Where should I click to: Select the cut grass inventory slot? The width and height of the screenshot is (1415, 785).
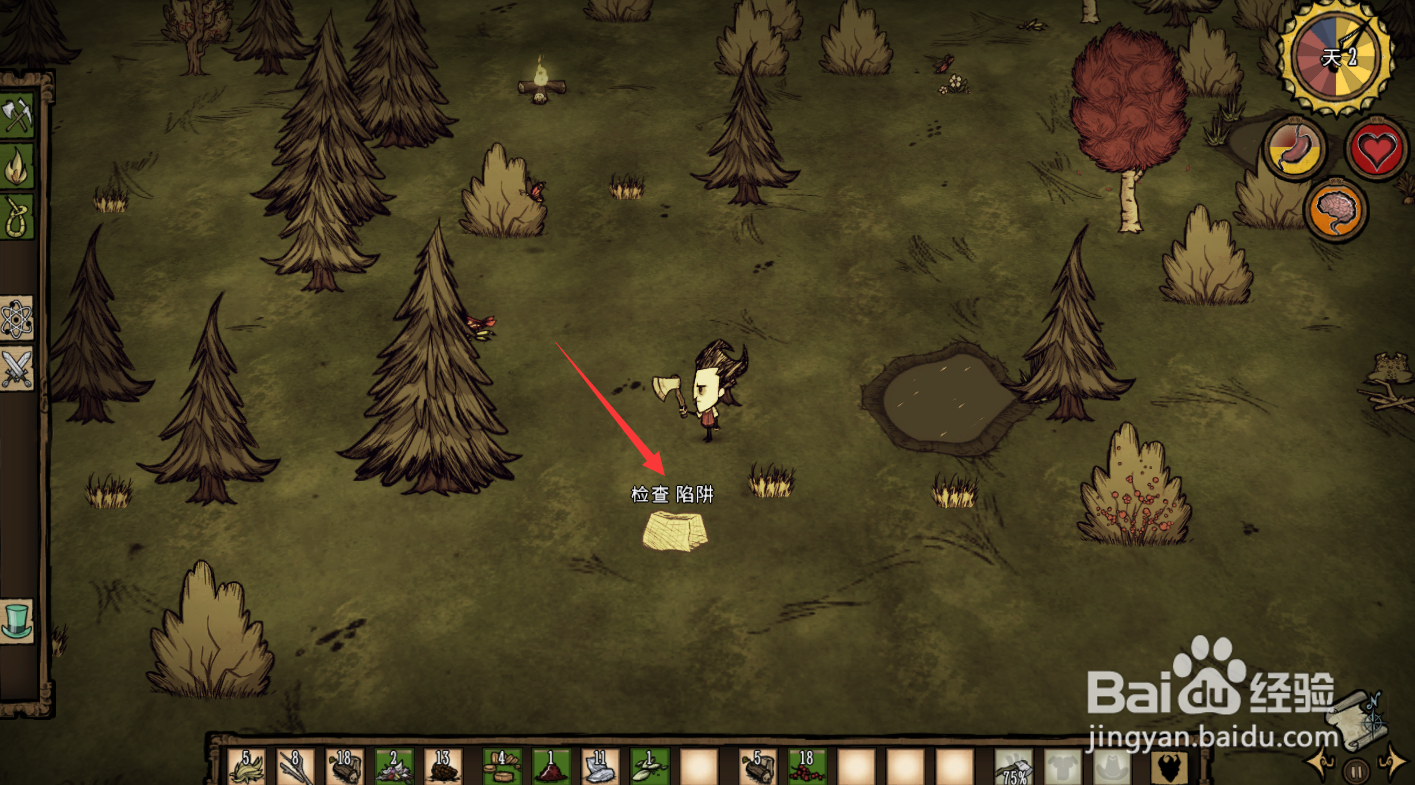[x=246, y=767]
